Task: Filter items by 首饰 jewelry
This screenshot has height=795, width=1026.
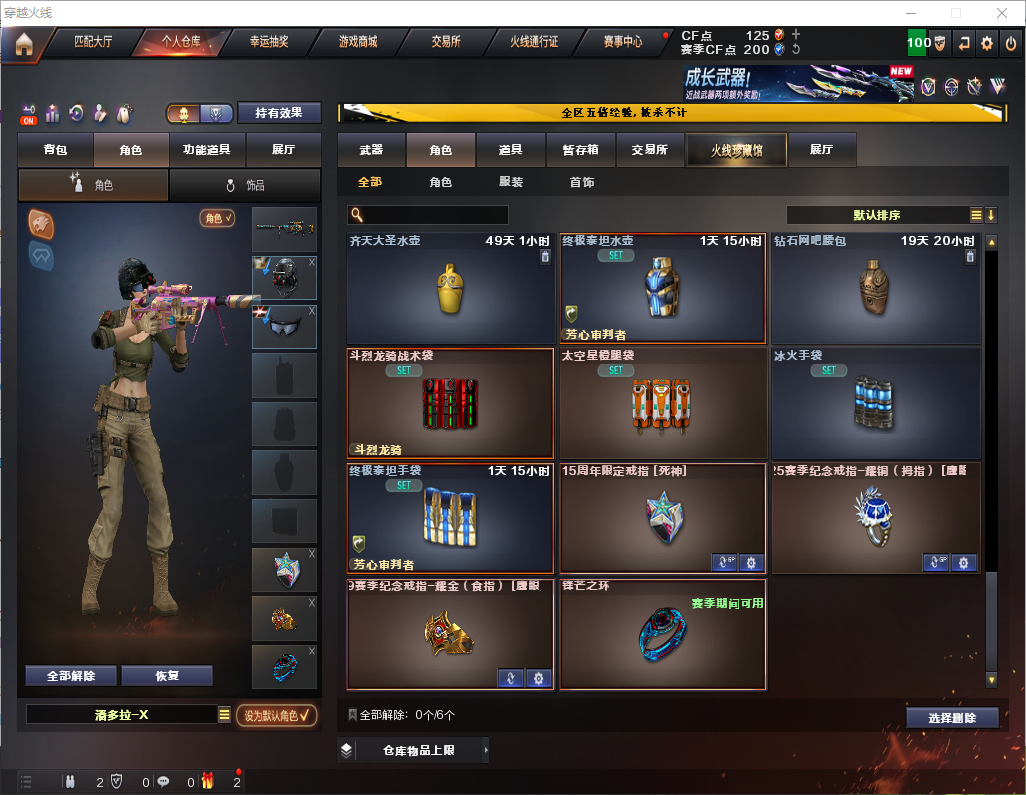Action: click(x=582, y=182)
